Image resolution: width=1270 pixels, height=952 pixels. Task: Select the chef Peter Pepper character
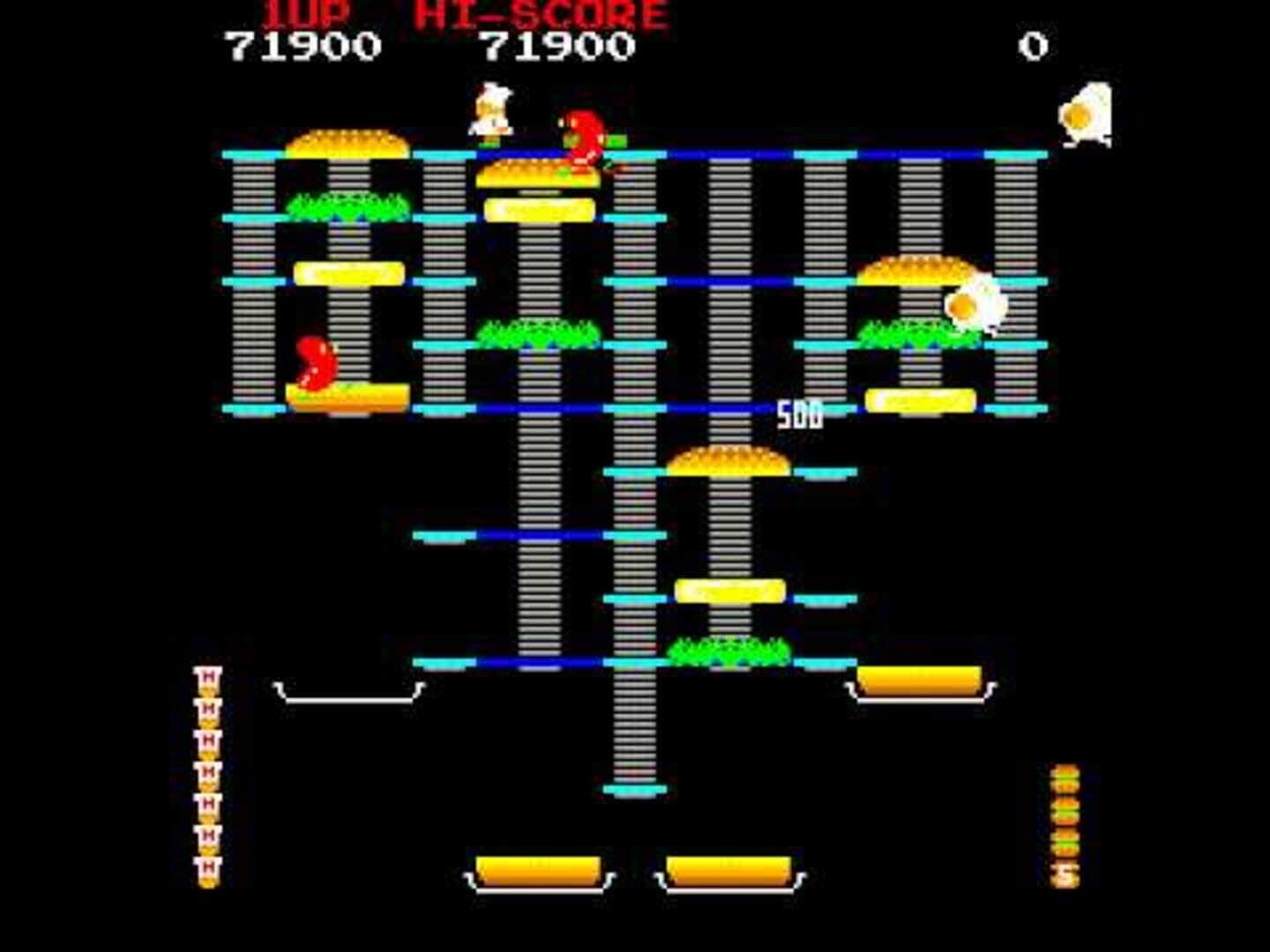click(489, 115)
